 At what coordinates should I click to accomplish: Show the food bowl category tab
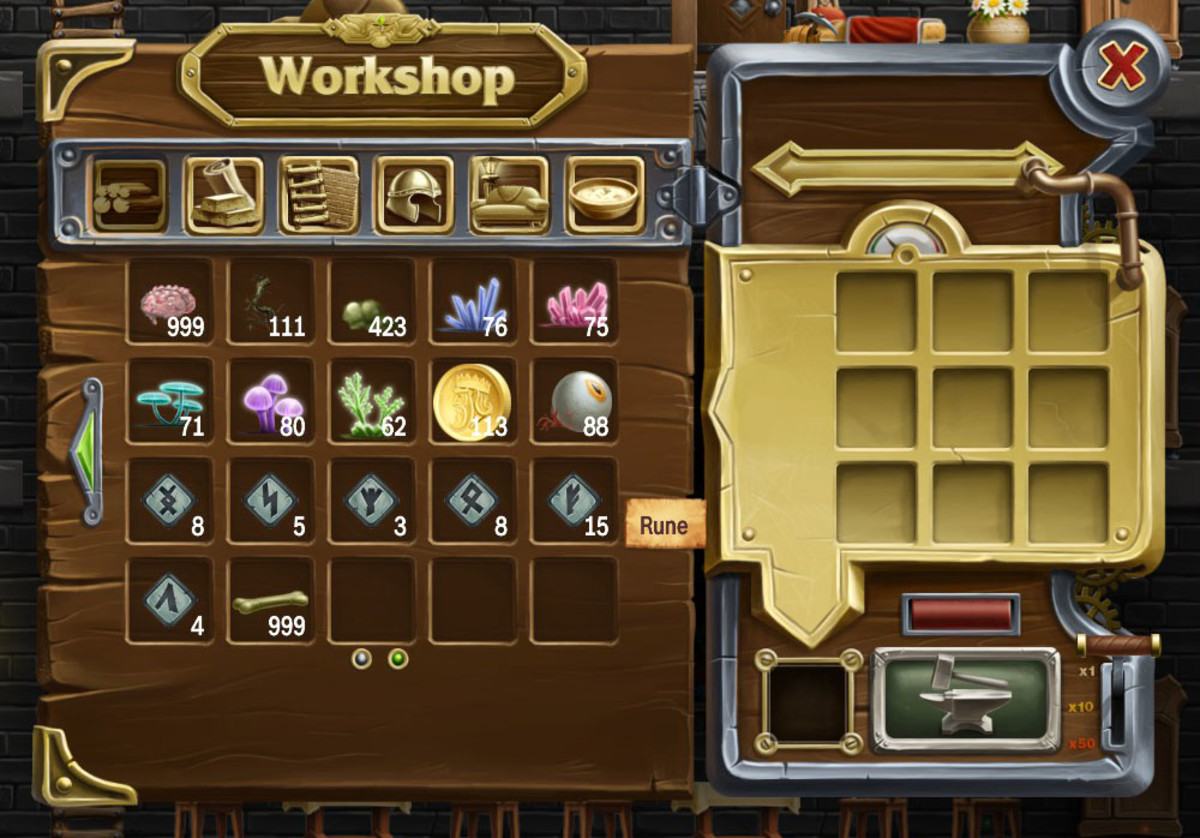pos(604,195)
